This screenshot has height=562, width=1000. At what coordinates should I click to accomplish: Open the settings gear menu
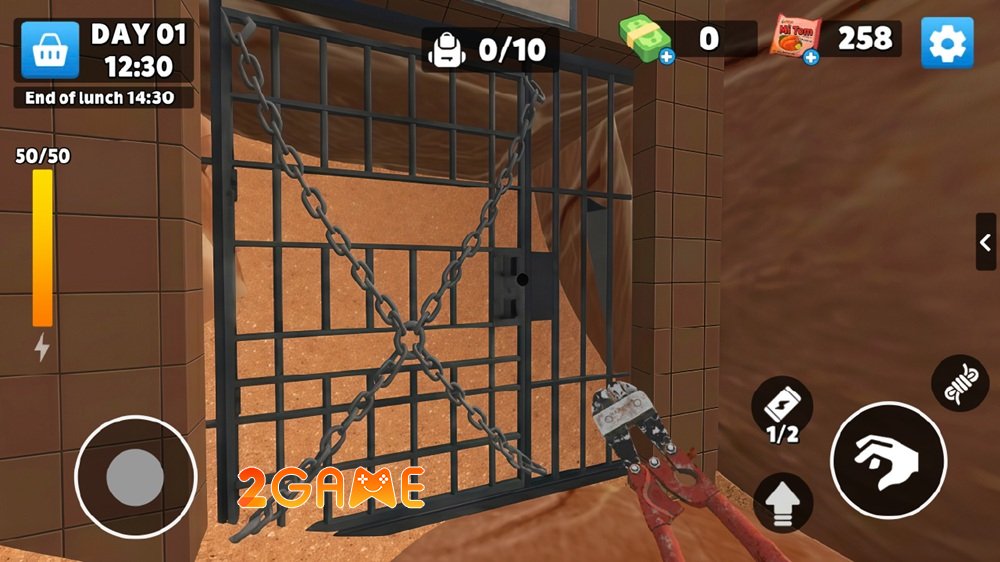[946, 42]
